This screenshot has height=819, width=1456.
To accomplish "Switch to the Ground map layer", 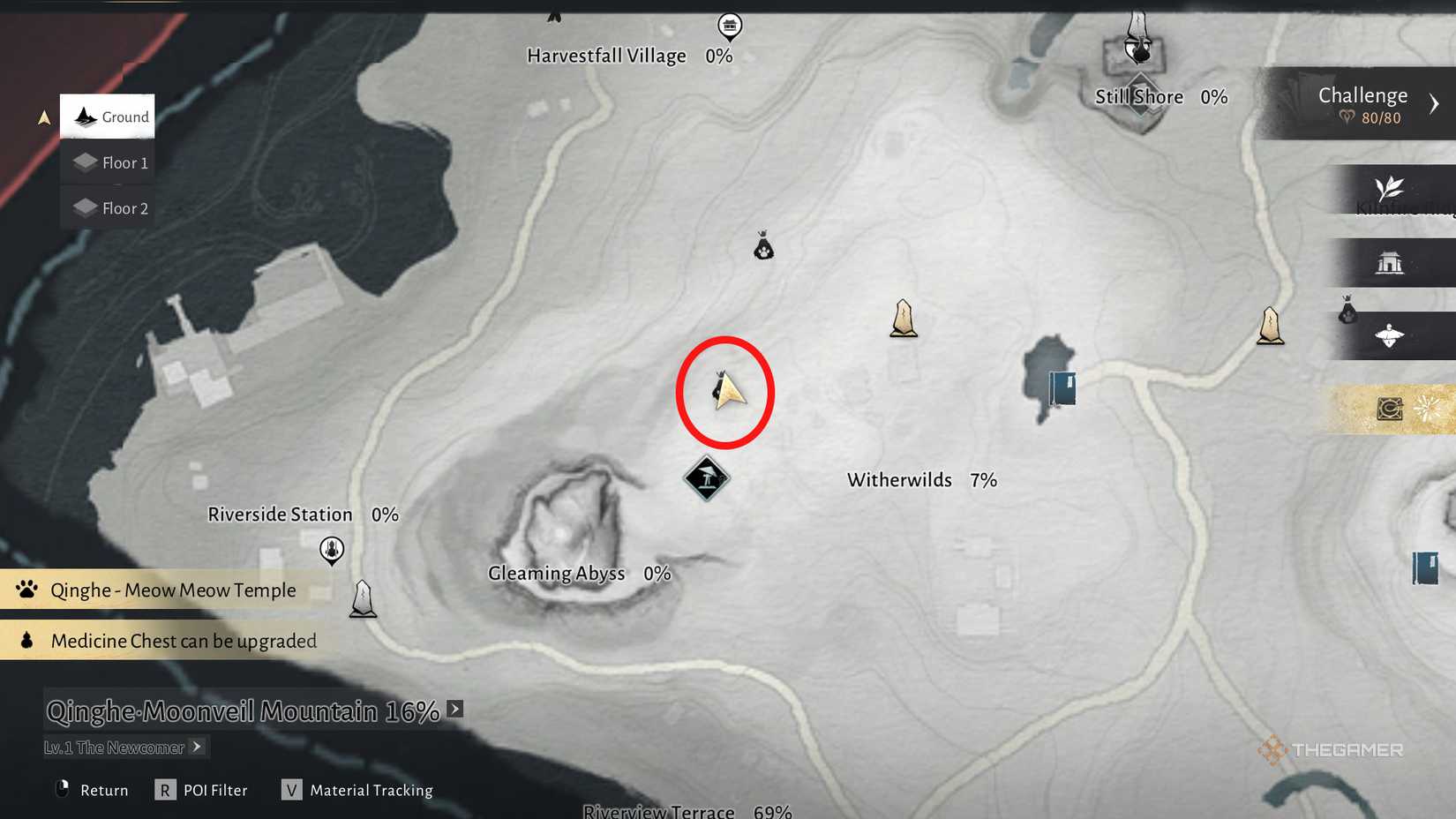I will (x=106, y=116).
